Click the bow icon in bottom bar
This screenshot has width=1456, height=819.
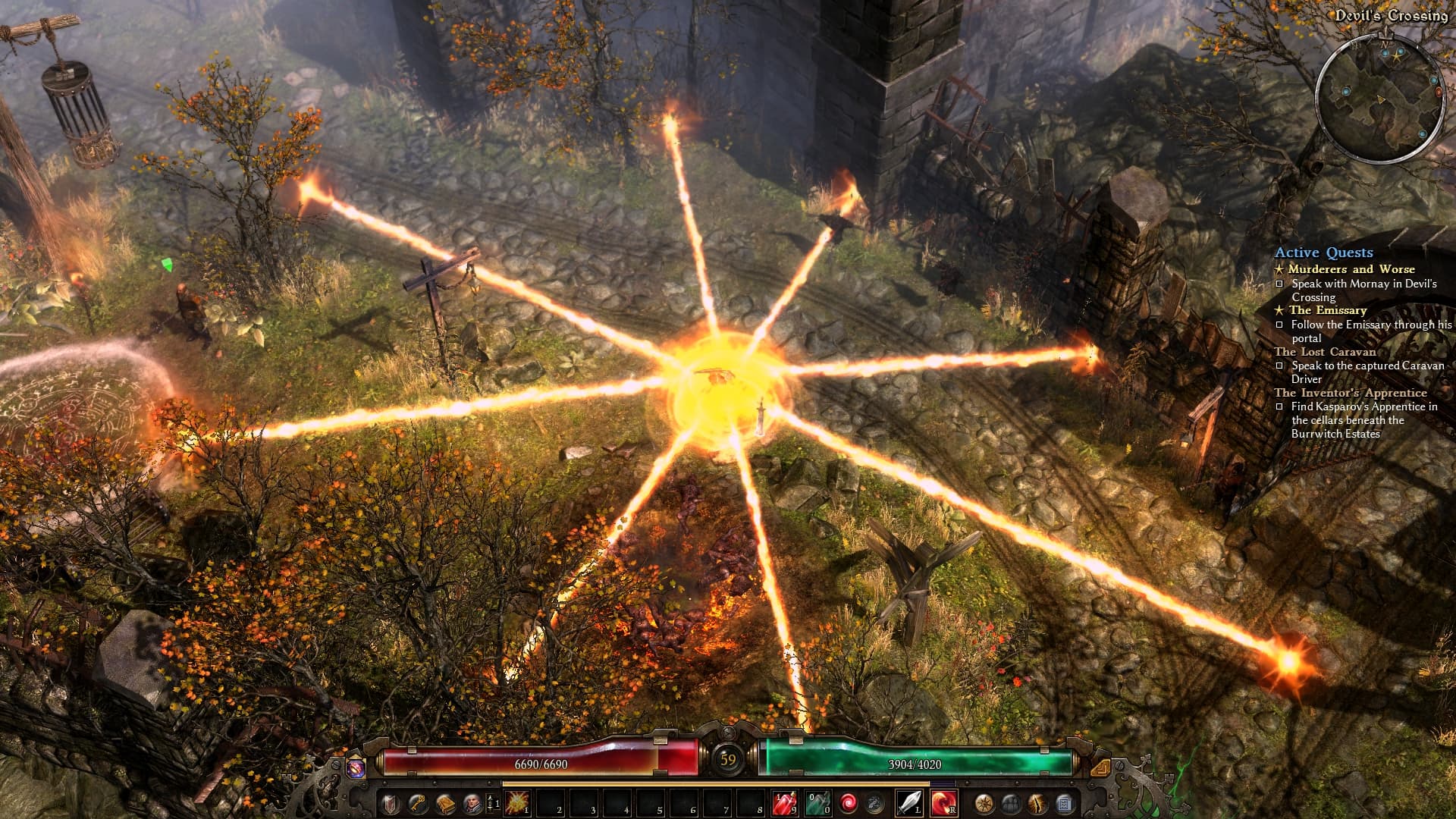coord(1037,803)
